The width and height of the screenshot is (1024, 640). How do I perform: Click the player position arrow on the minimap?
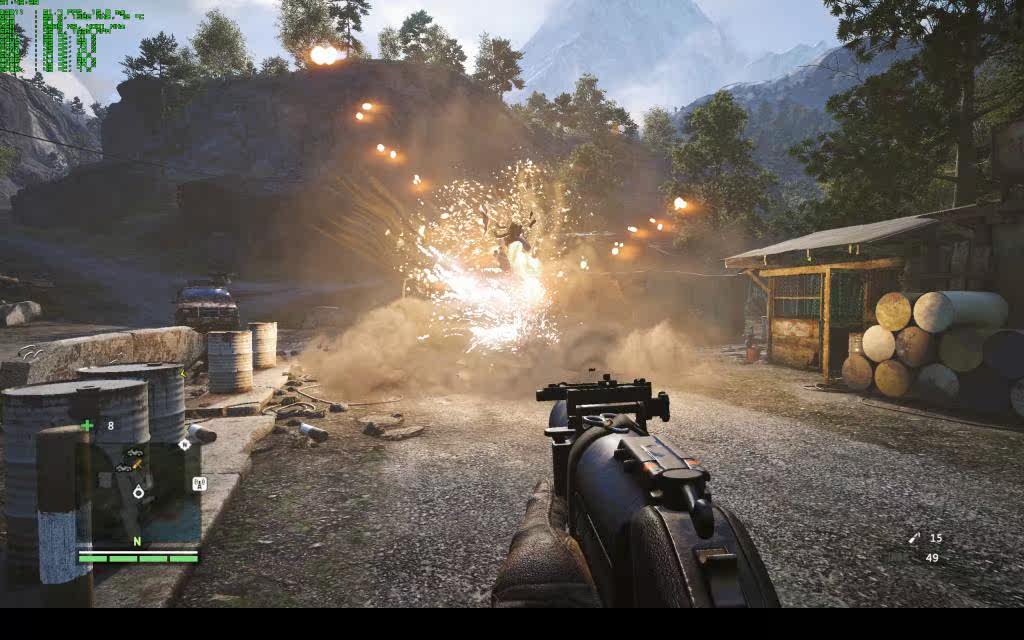138,491
